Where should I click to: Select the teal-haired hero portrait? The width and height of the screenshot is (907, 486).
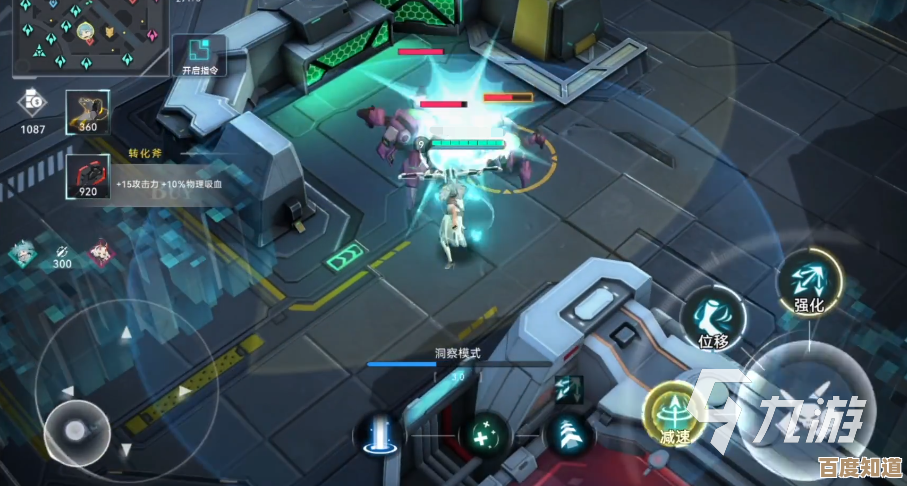[22, 254]
